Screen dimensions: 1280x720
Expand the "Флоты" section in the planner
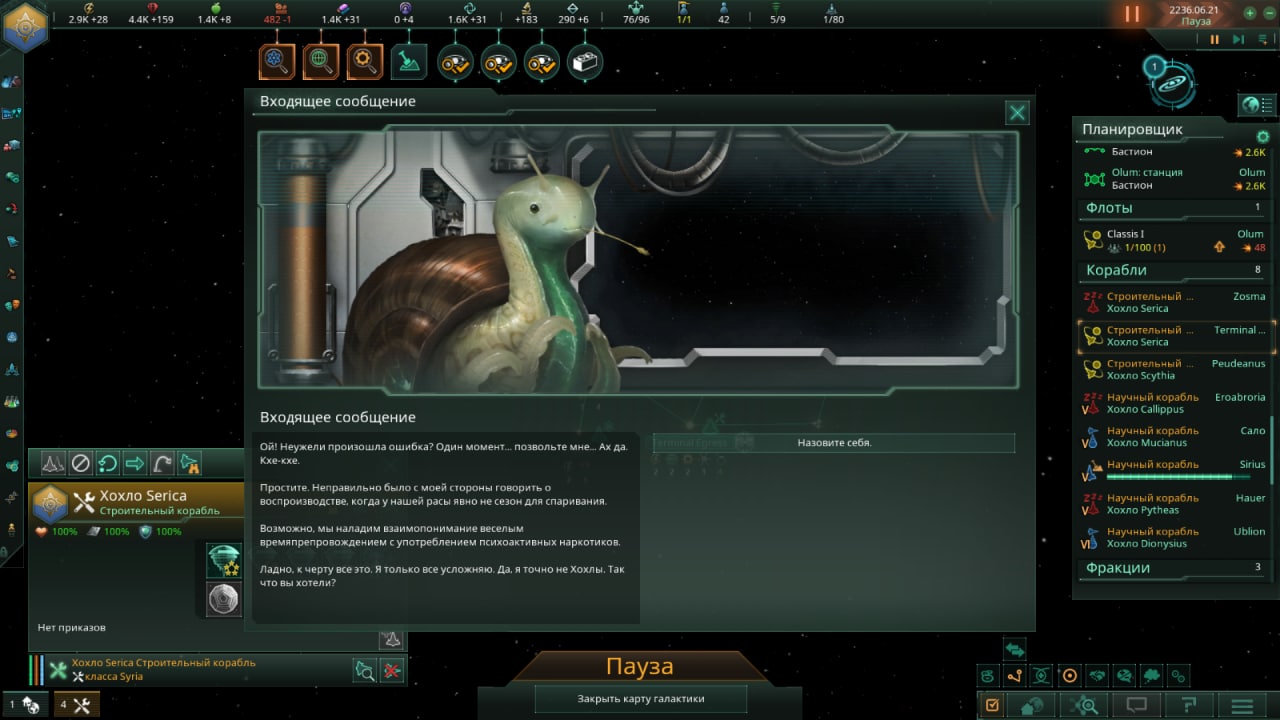[1110, 208]
